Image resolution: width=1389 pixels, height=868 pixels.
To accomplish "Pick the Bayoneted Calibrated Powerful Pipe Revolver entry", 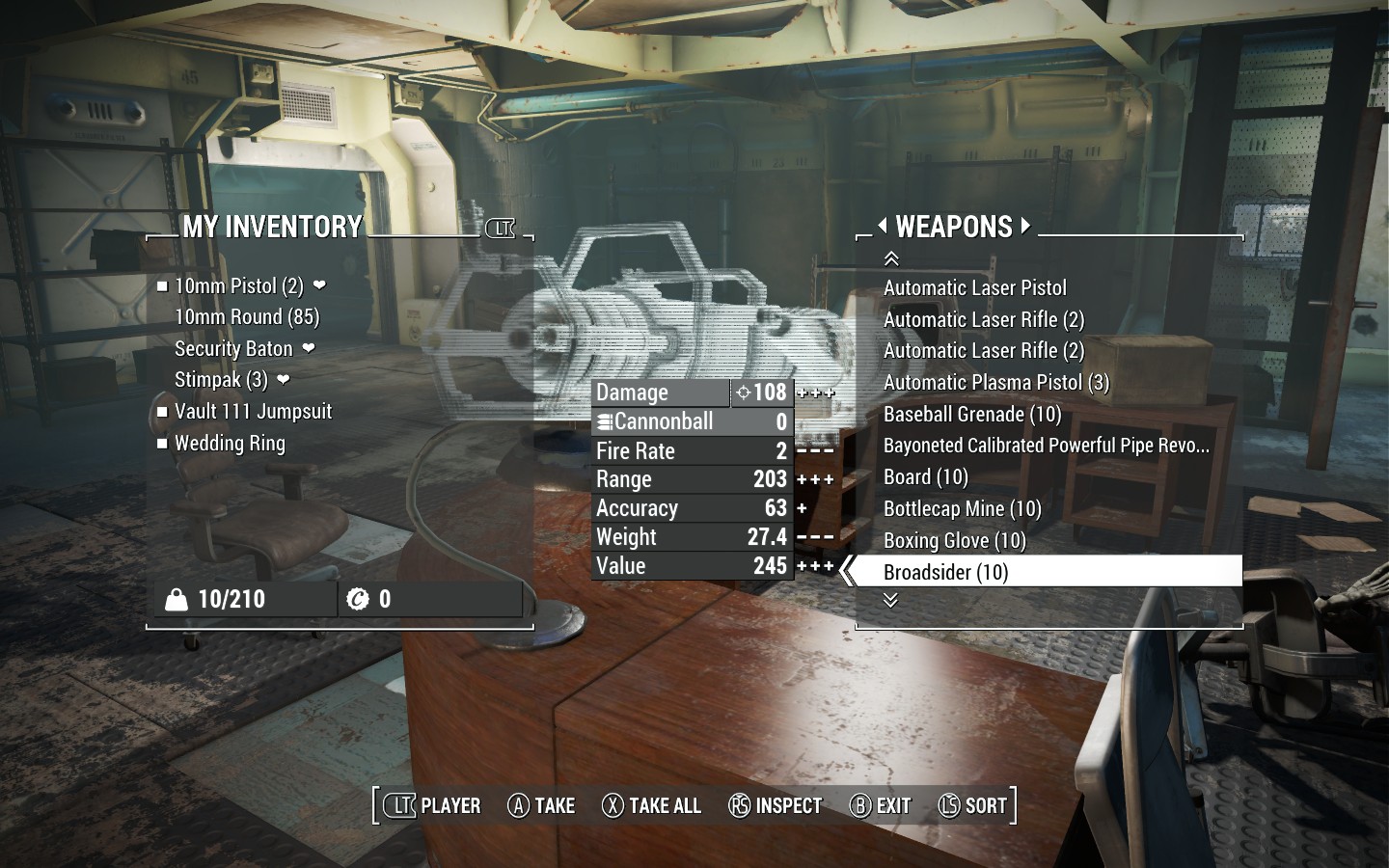I will point(1046,446).
